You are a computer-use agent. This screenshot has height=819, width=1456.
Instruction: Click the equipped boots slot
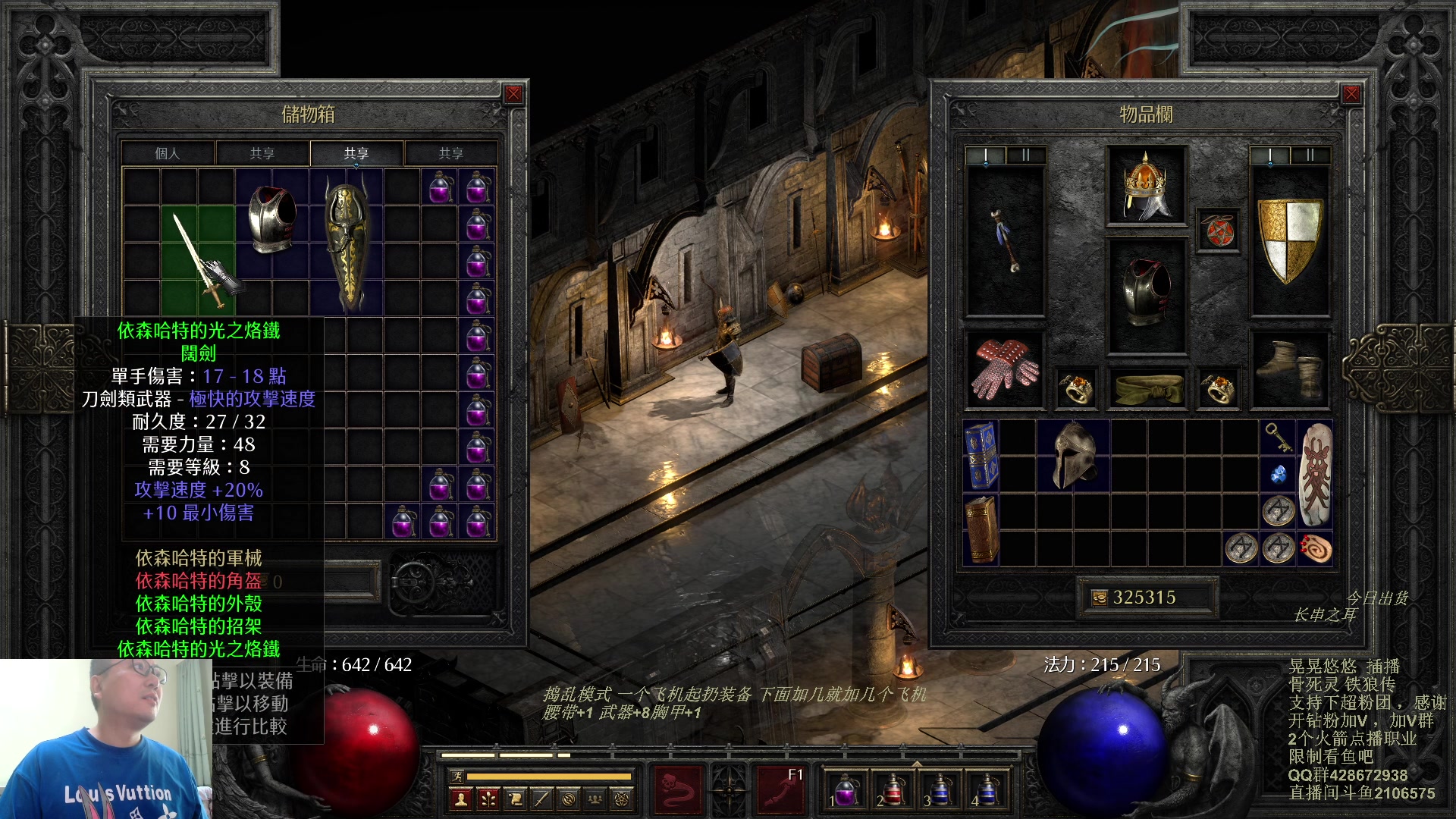pos(1289,369)
